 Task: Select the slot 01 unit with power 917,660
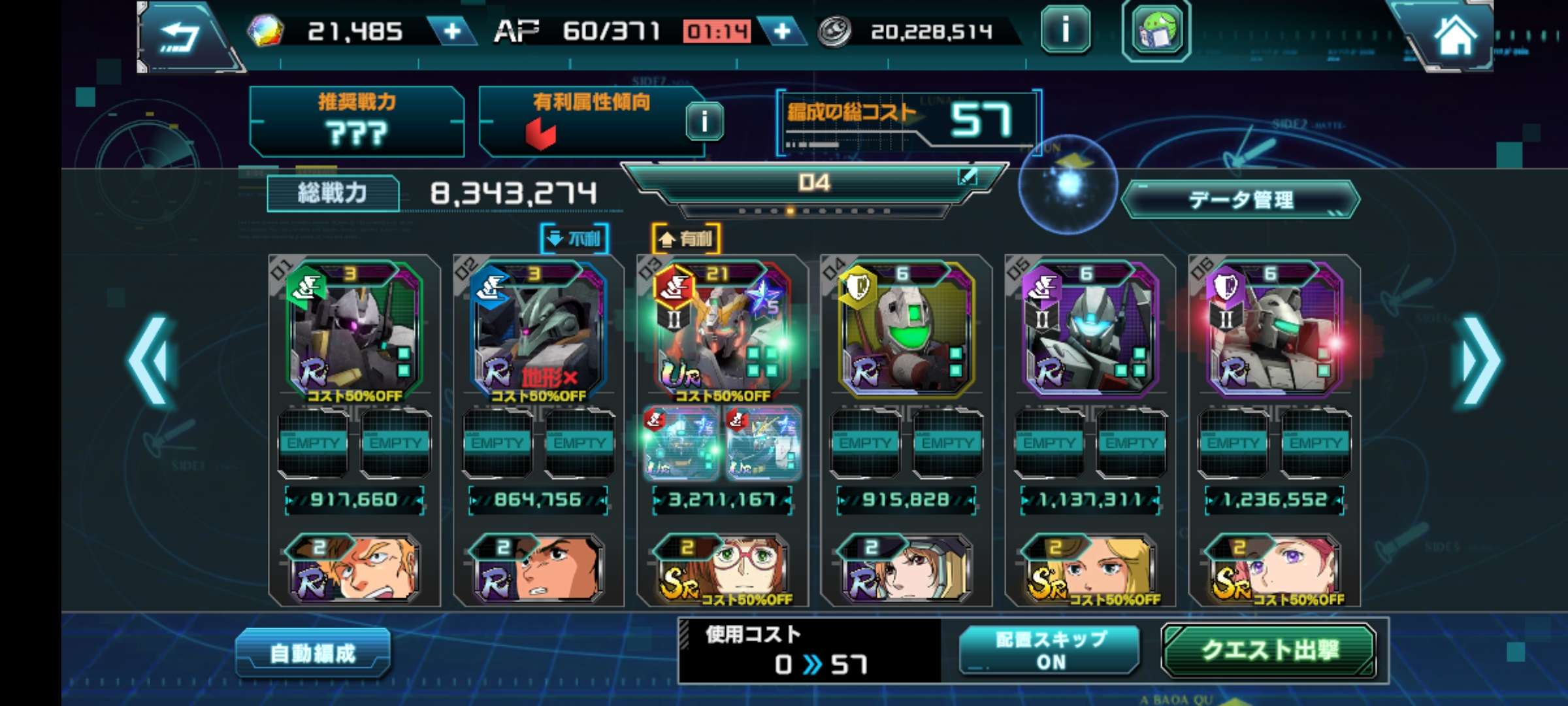(x=355, y=330)
